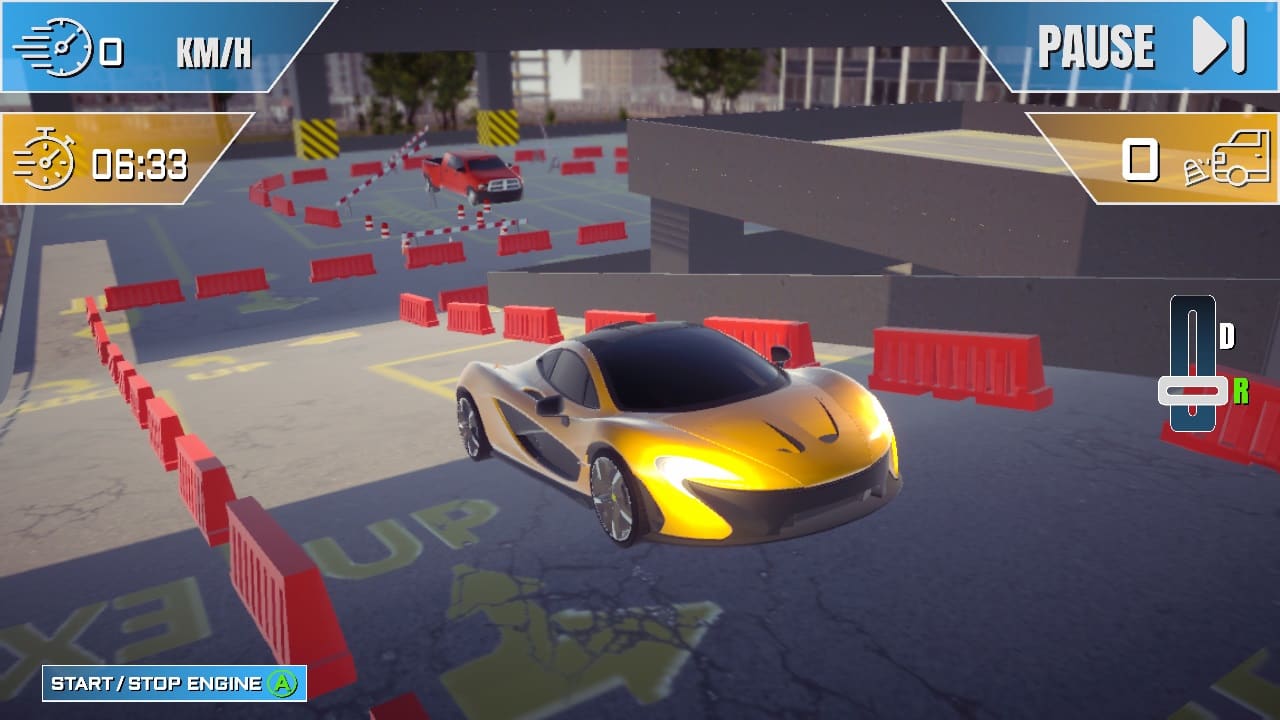
Task: Click the traffic cone in the damage indicator
Action: (1196, 176)
